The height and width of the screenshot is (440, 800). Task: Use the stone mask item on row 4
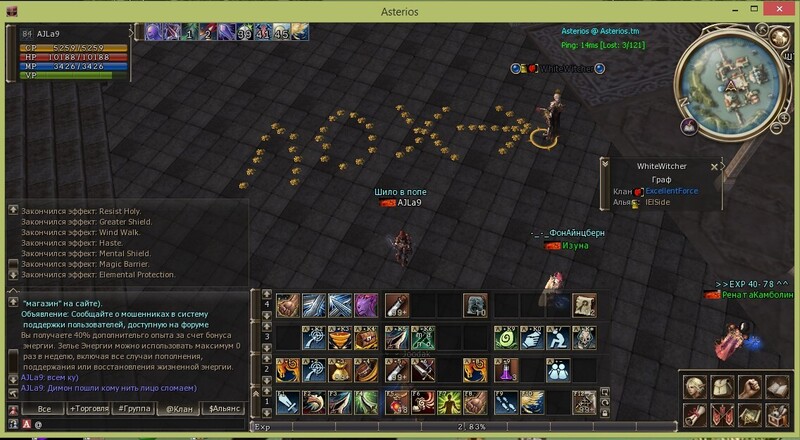point(476,305)
